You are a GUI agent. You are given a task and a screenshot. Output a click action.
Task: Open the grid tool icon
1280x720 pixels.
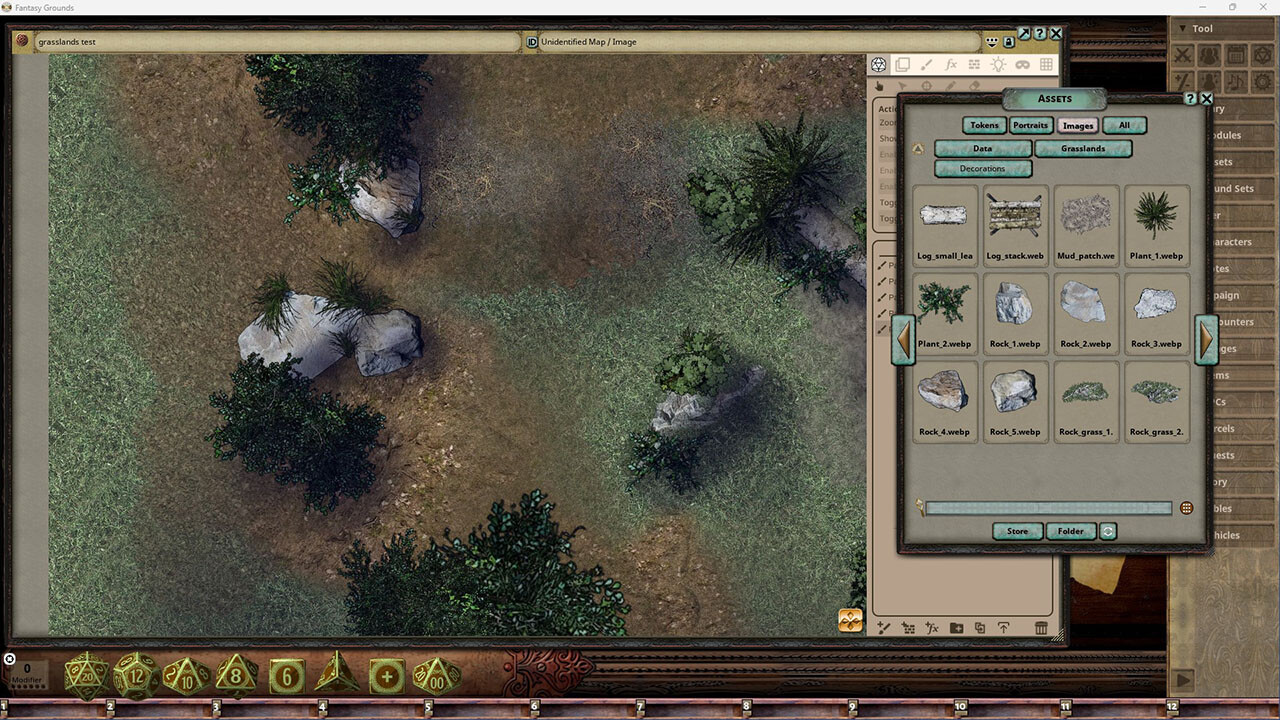1044,64
